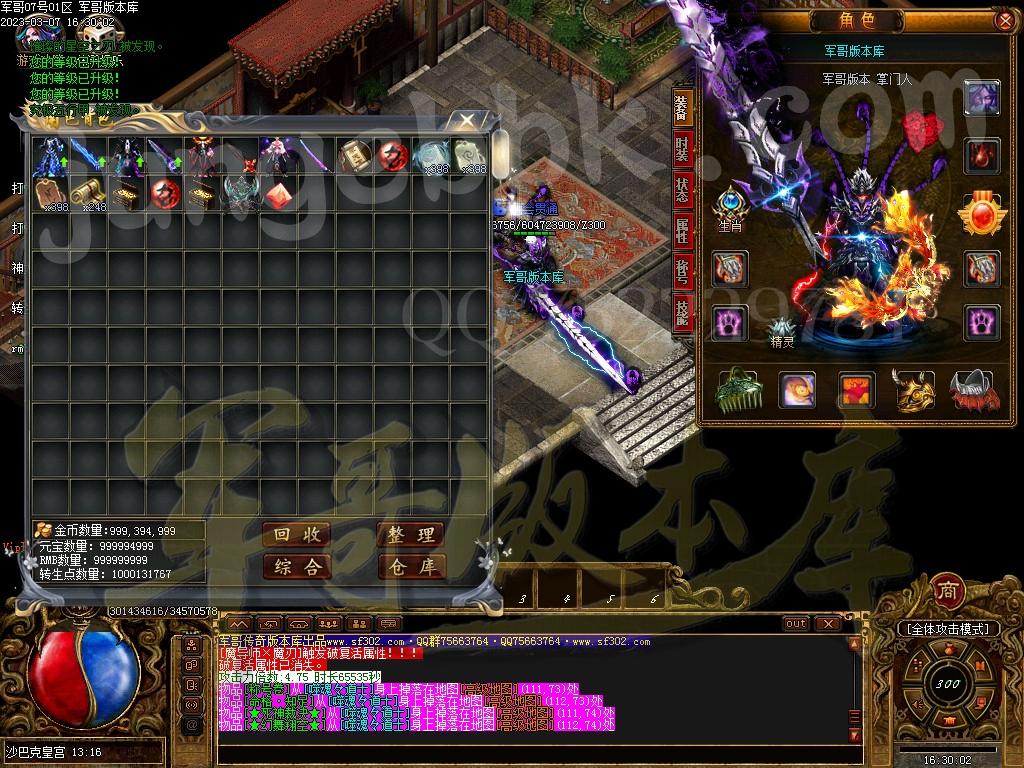Close the inventory bag window

click(x=466, y=121)
